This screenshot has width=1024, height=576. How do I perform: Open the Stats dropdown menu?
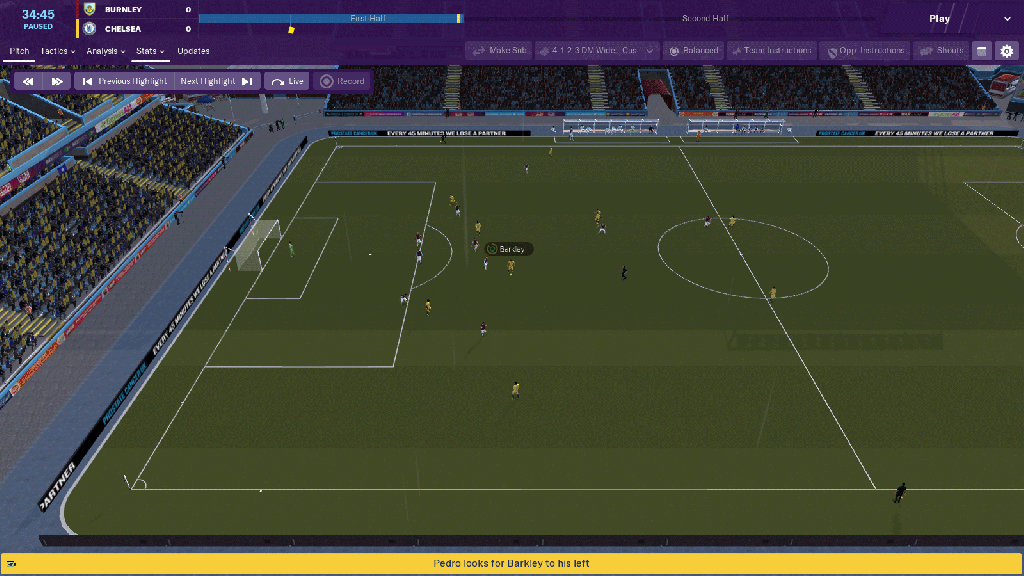150,51
